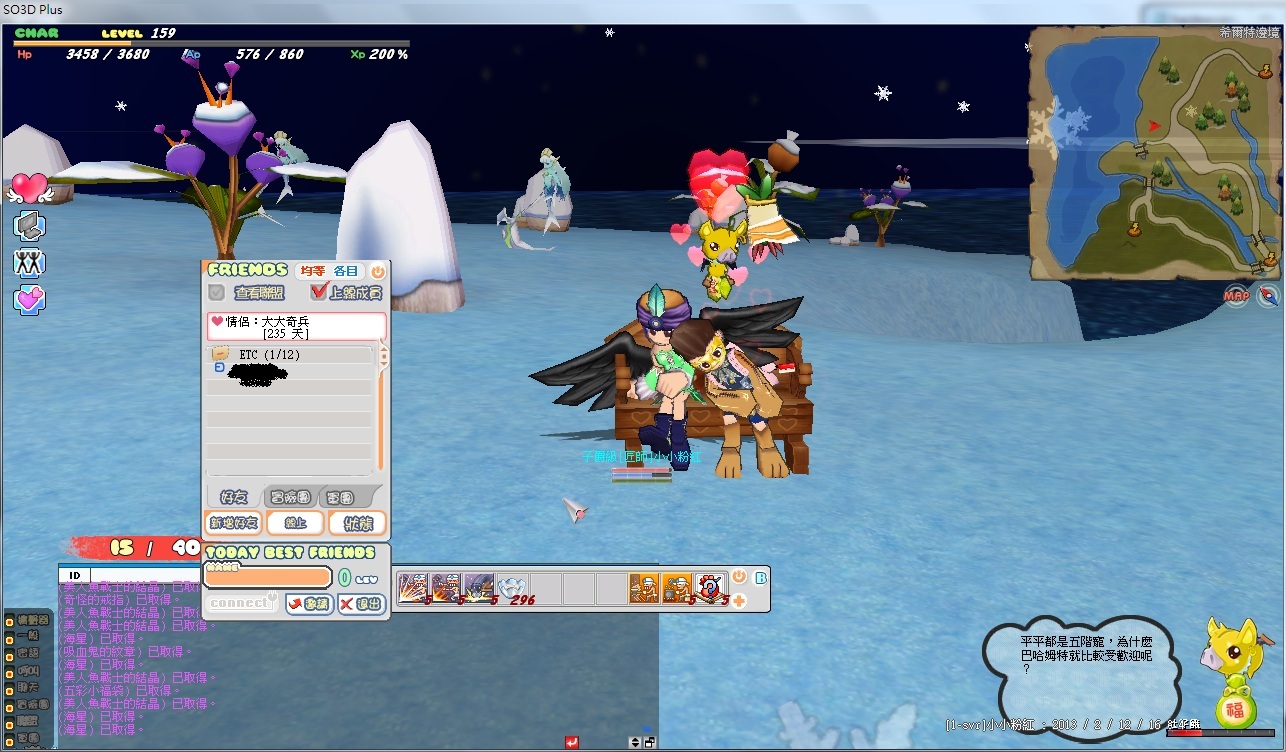The width and height of the screenshot is (1286, 752).
Task: Open the world map with MAP button
Action: pyautogui.click(x=1236, y=296)
